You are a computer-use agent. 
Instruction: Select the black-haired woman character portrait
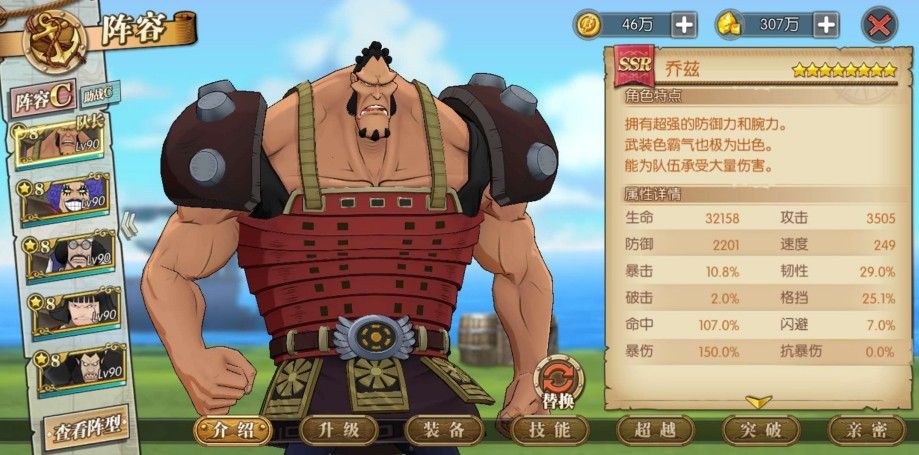tap(72, 313)
